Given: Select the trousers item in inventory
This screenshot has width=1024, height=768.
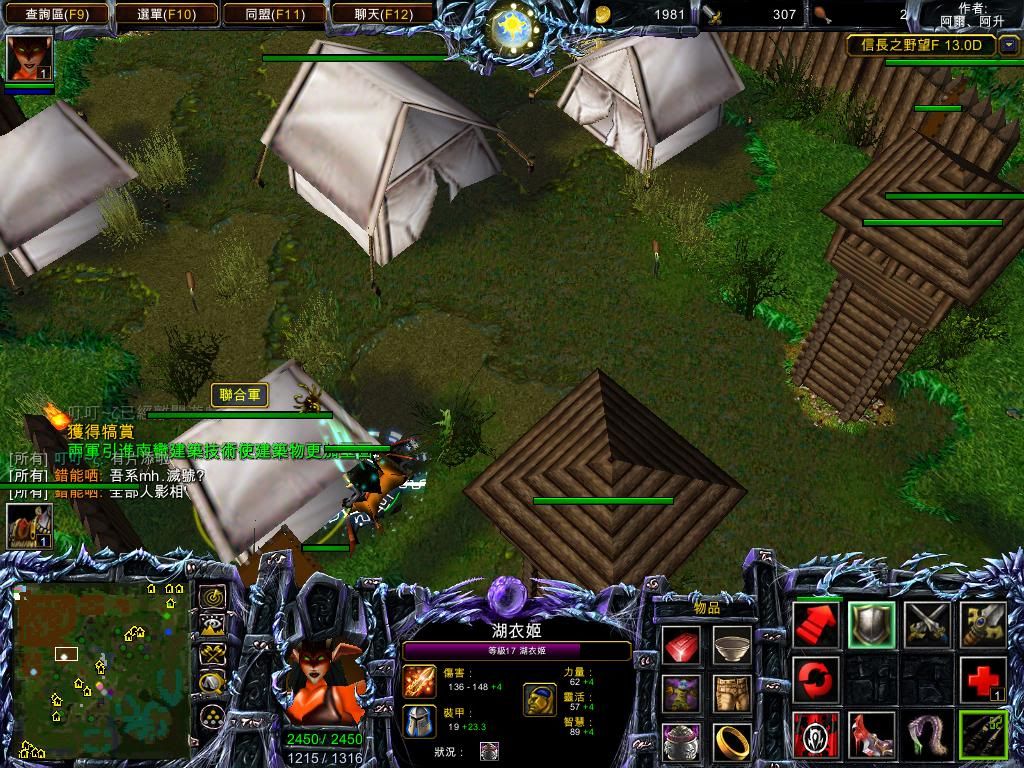Looking at the screenshot, I should tap(732, 693).
